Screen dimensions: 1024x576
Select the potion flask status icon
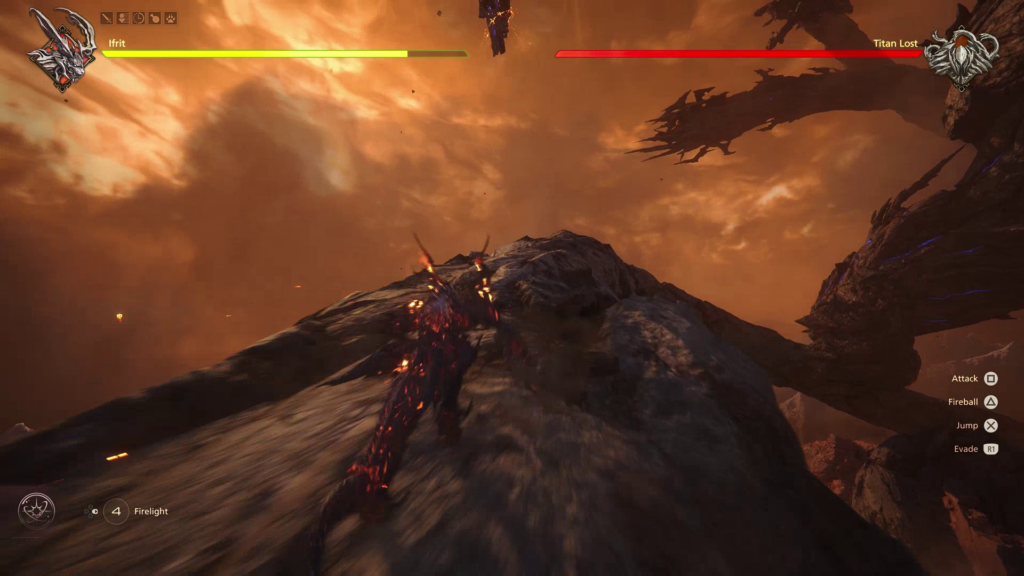155,18
